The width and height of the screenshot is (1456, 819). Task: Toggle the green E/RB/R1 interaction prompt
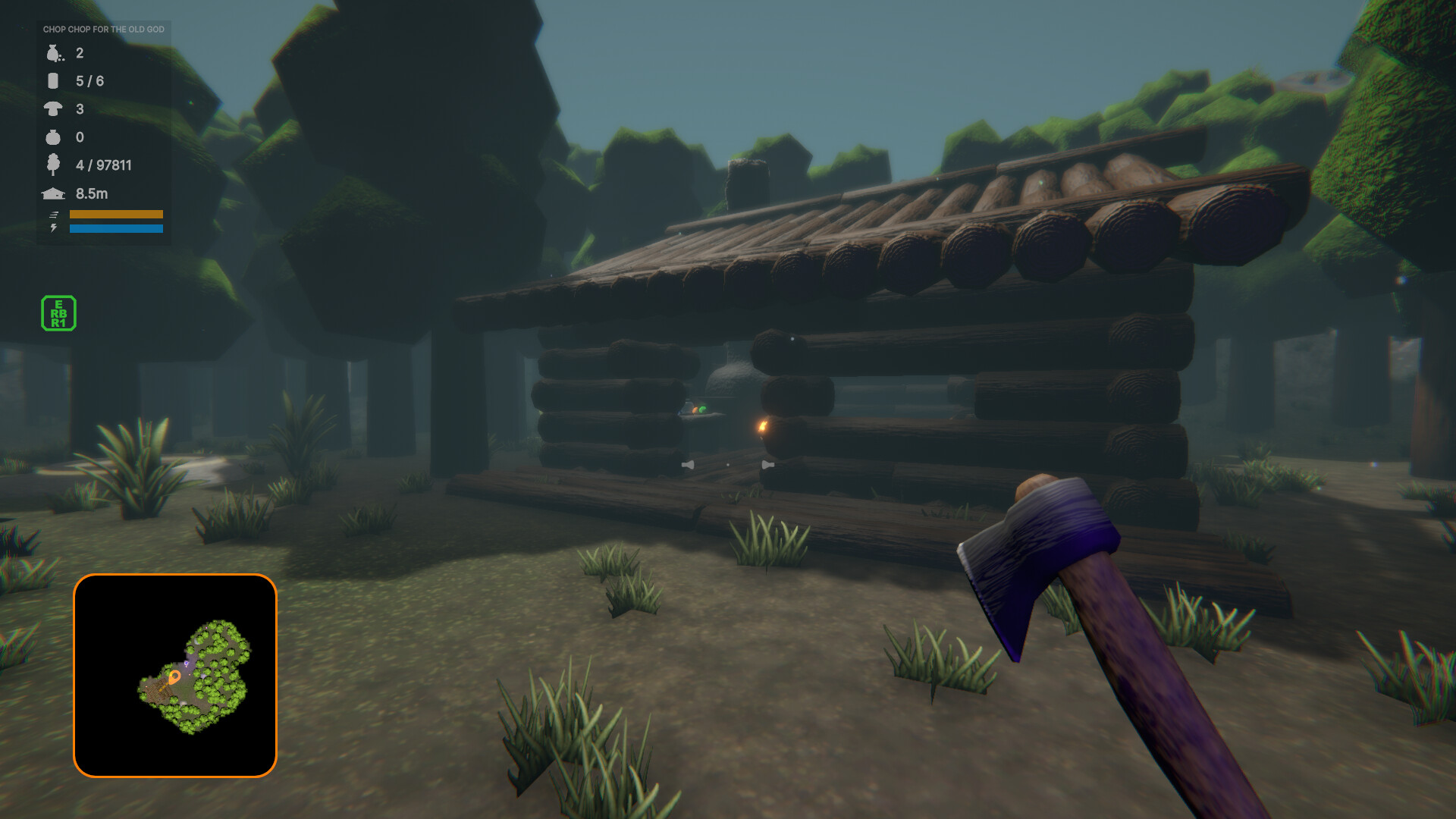(x=58, y=313)
